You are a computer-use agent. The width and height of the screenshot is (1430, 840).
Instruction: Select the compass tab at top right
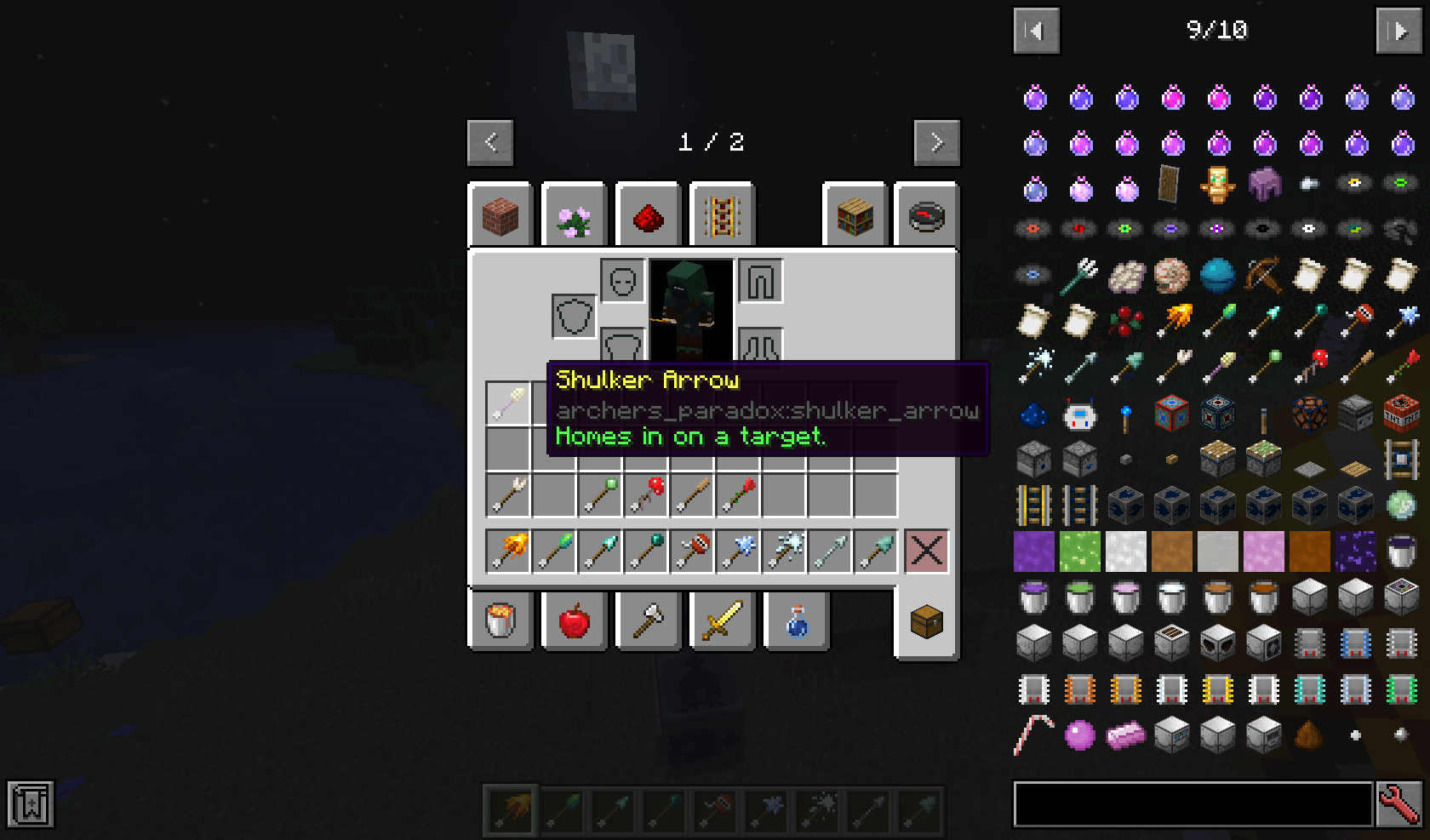(928, 214)
